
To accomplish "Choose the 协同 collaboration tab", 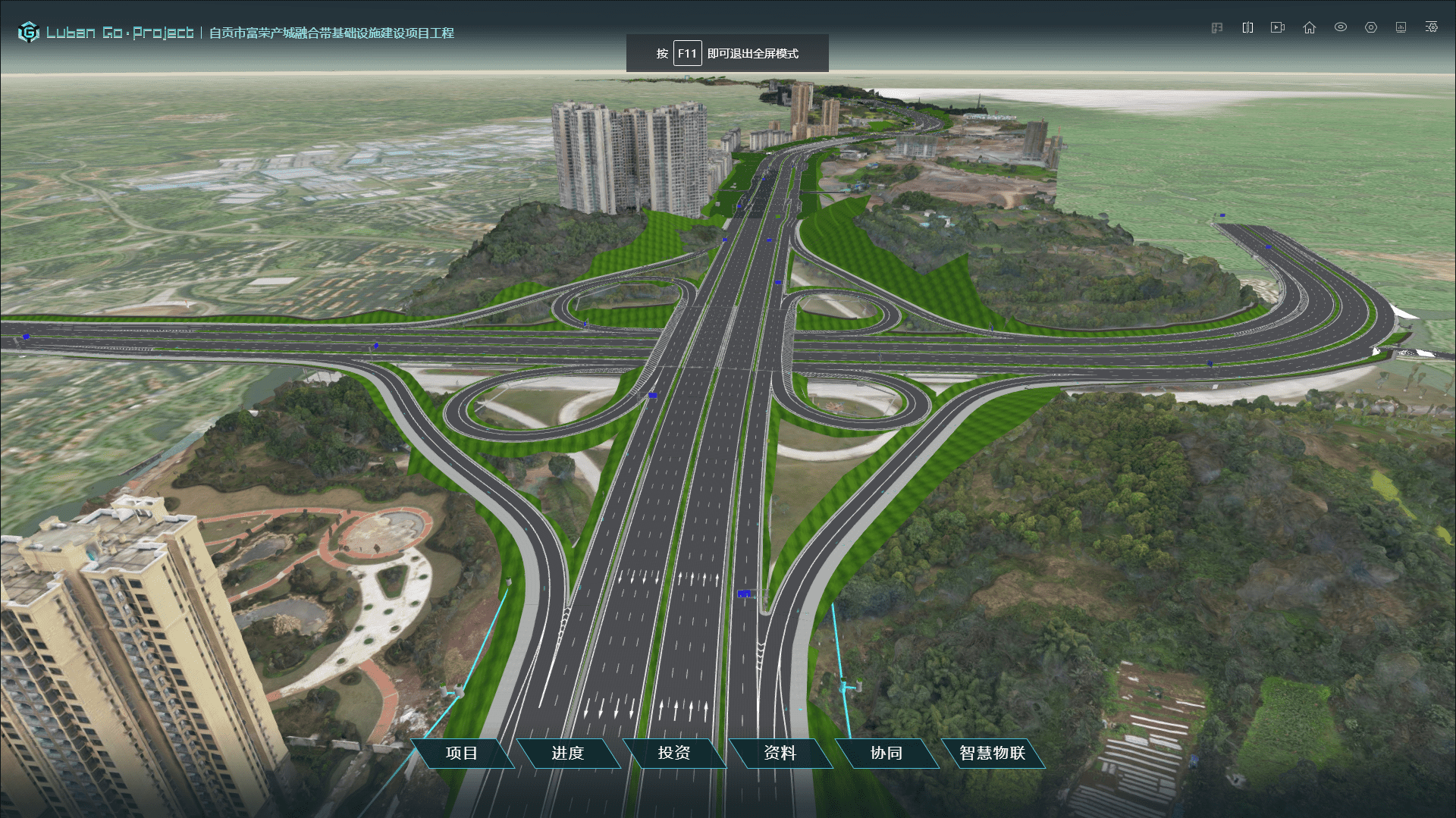I will tap(886, 753).
